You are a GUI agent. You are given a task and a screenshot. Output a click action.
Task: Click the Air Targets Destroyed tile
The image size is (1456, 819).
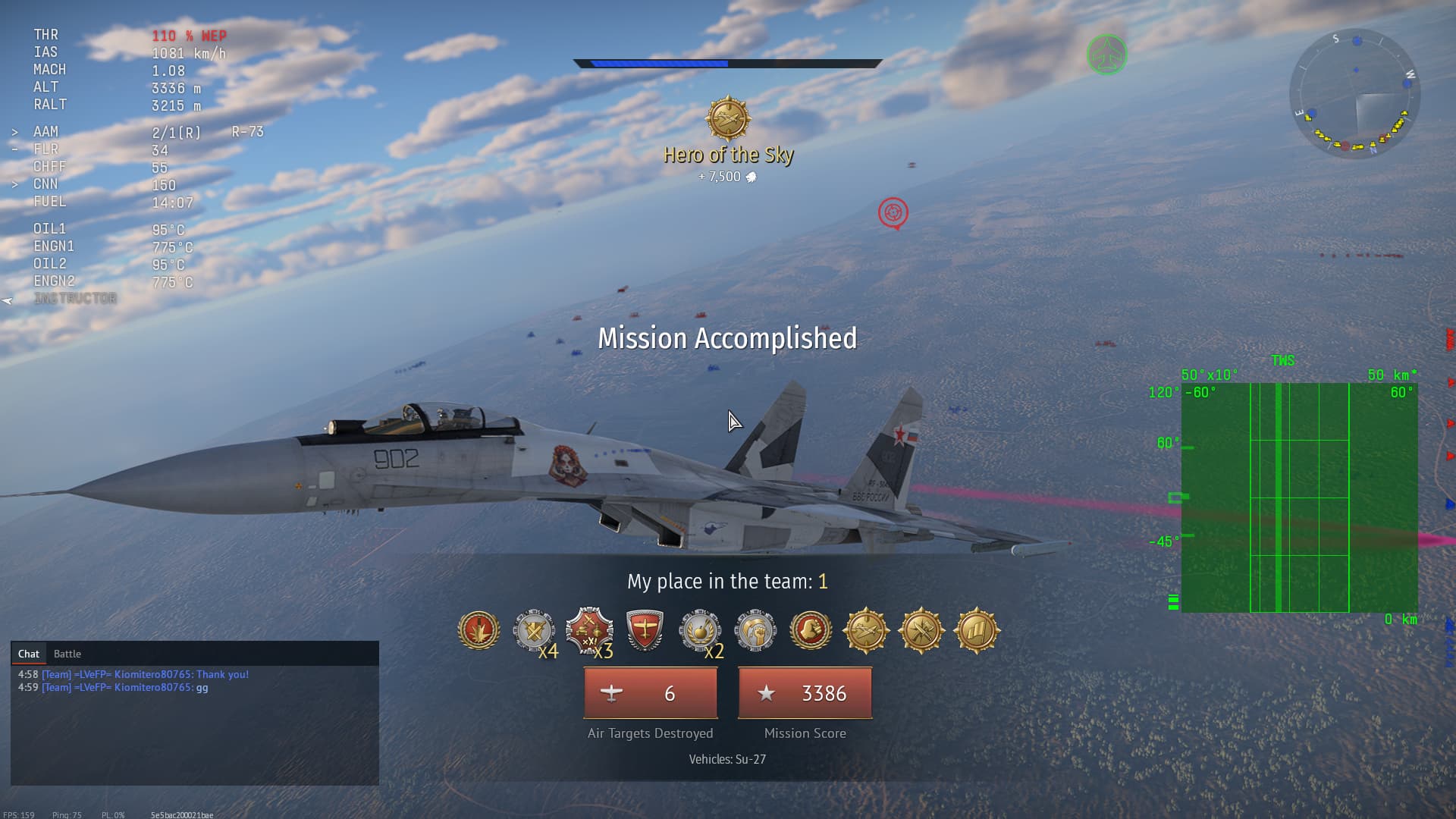coord(650,693)
